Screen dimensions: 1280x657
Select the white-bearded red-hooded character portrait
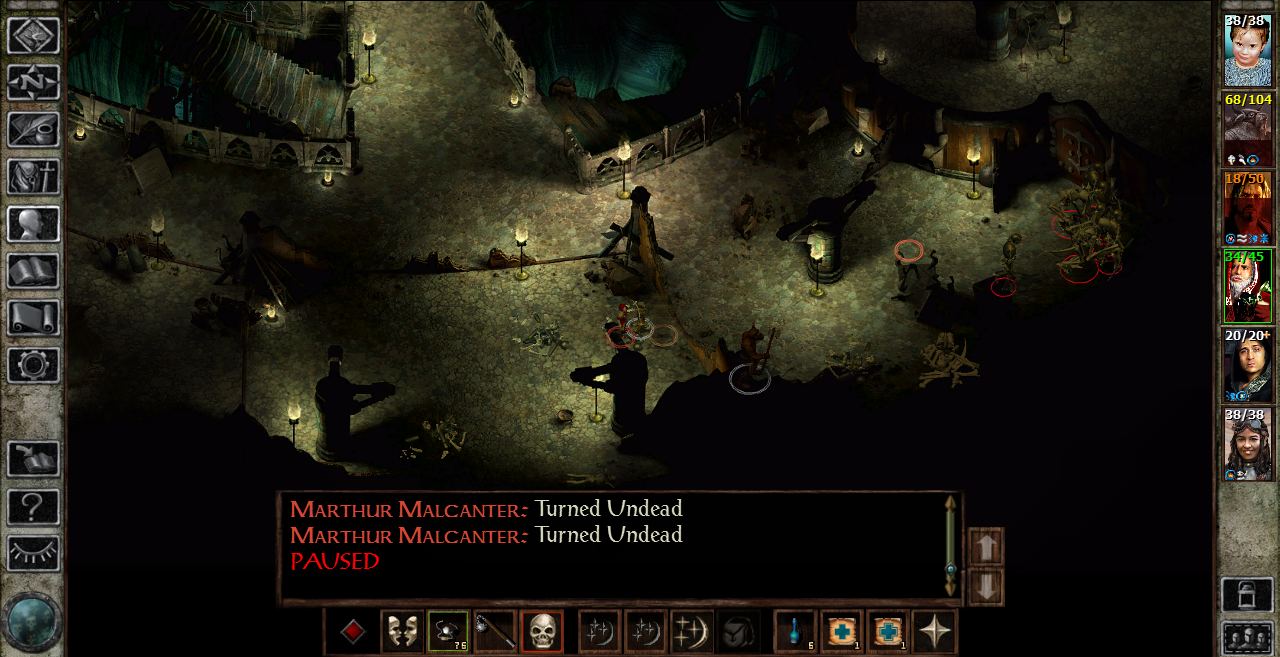[x=1247, y=286]
